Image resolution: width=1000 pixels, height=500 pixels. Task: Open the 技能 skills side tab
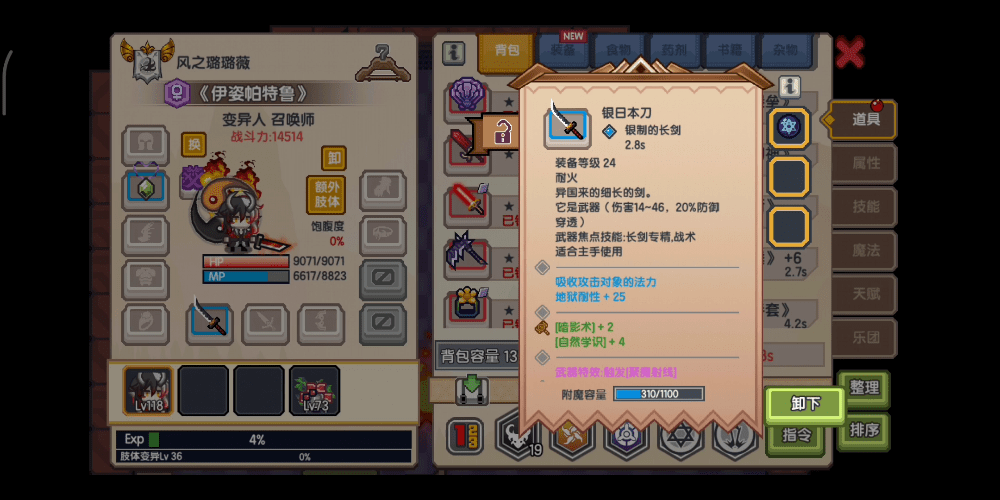865,207
